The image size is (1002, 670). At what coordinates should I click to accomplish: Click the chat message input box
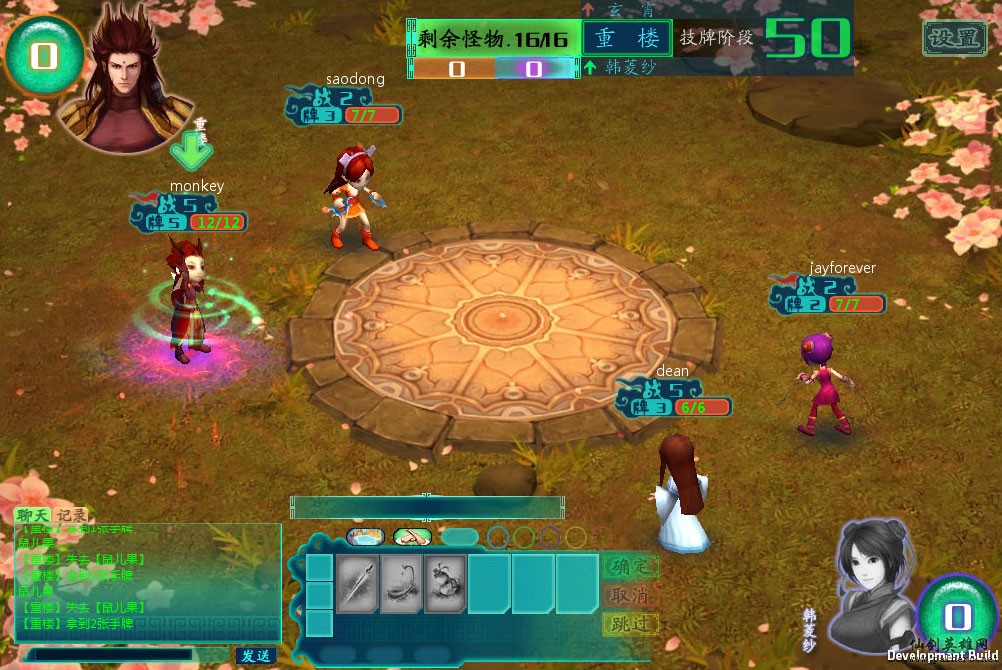pos(112,655)
